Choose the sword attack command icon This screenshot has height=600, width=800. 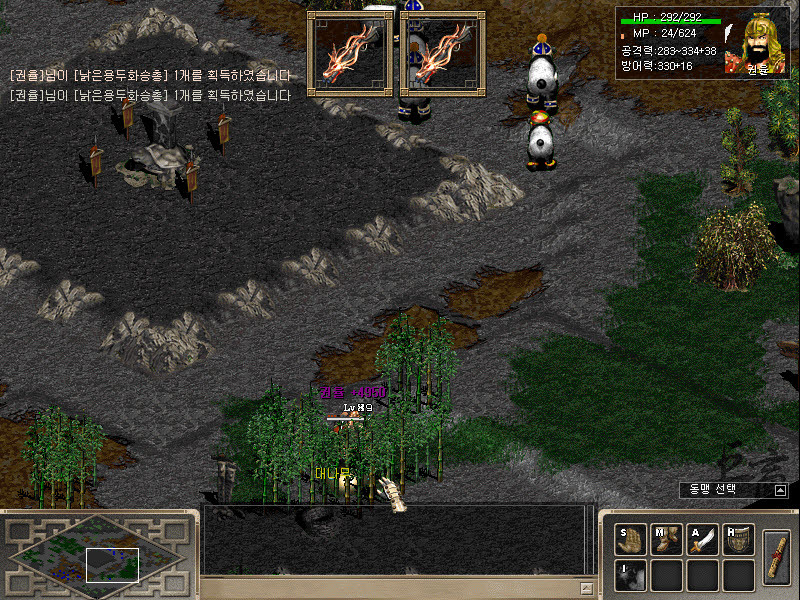point(702,539)
